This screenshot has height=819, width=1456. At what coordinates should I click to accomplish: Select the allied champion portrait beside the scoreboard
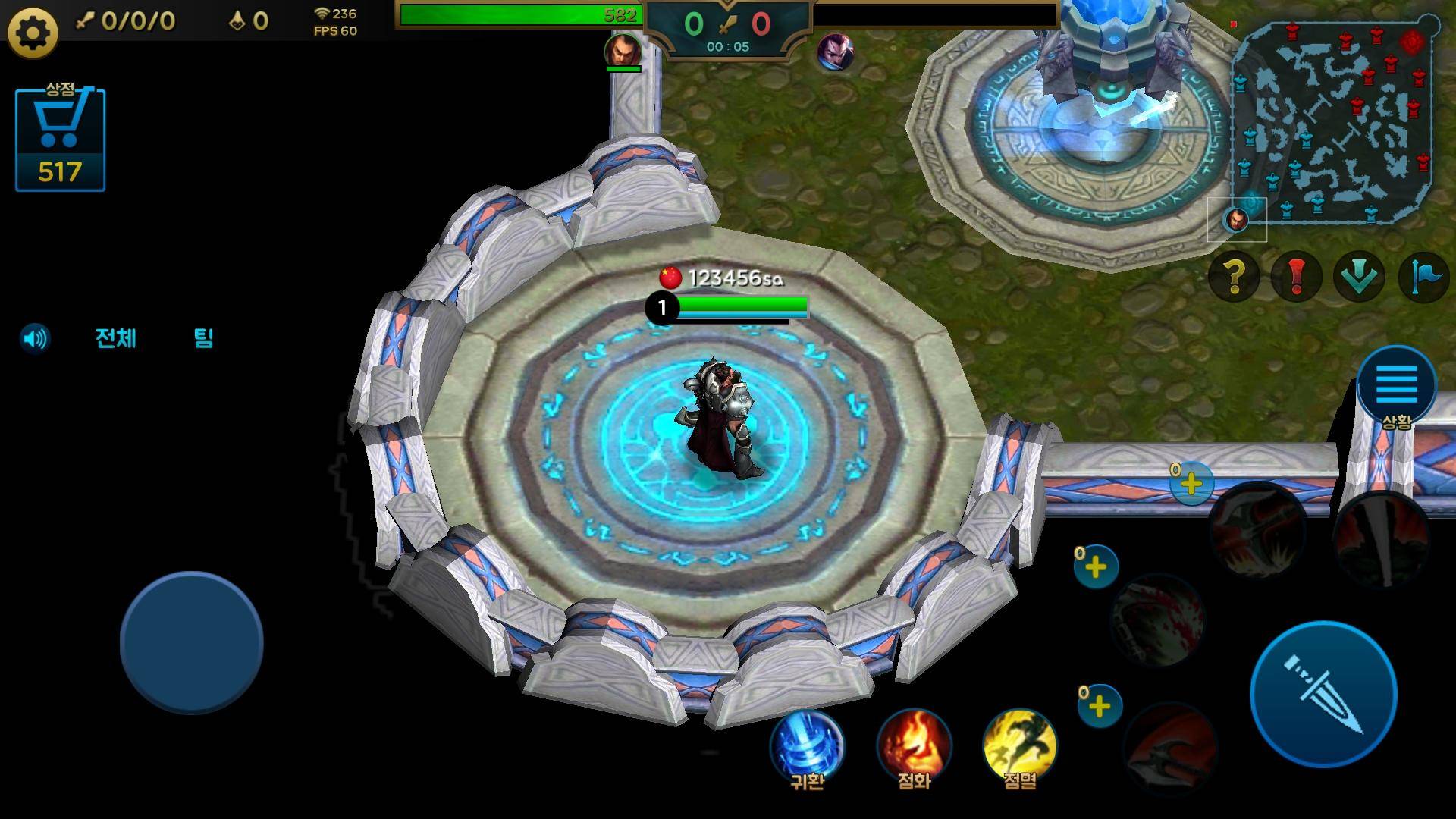click(x=623, y=52)
